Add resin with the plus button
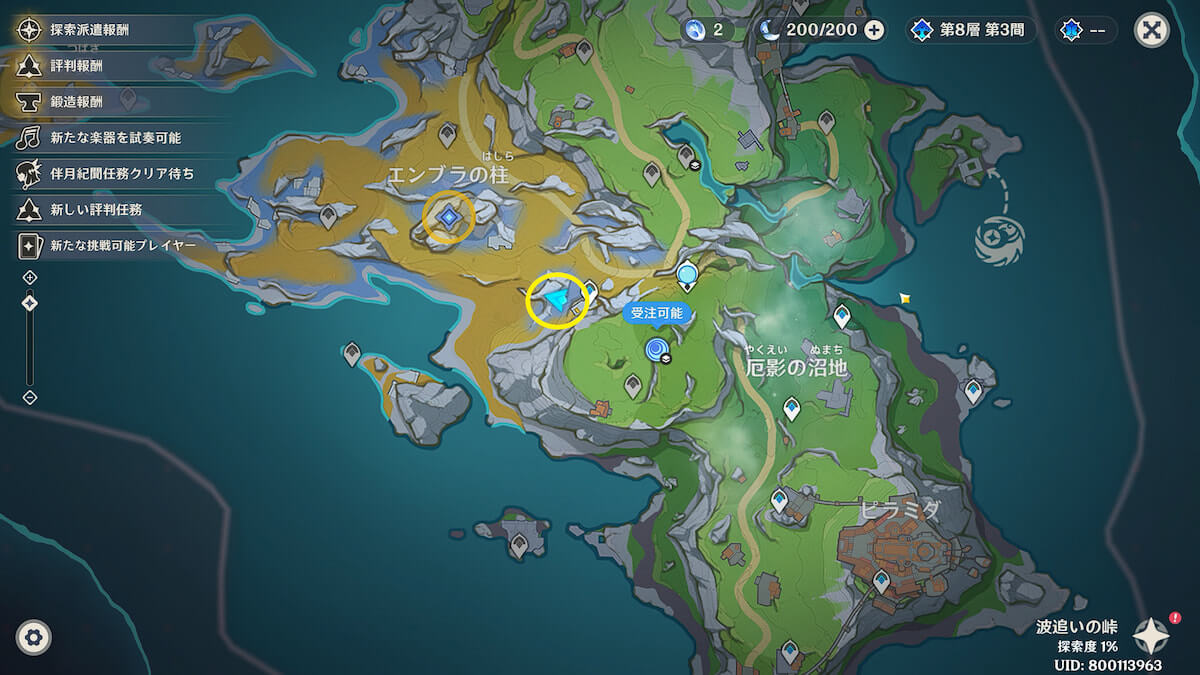The width and height of the screenshot is (1200, 675). coord(874,30)
